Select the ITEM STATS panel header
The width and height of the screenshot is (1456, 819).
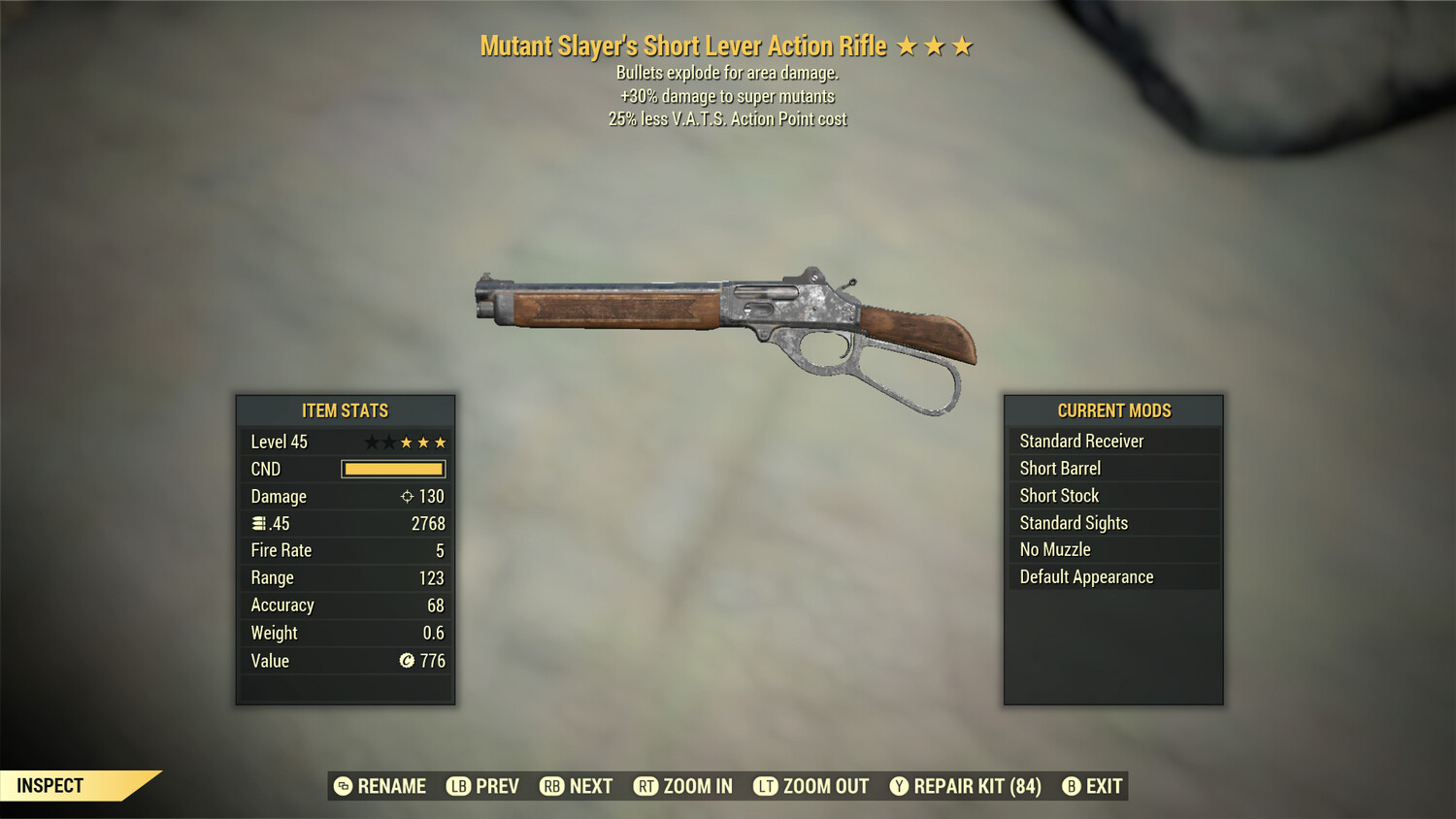[x=345, y=410]
